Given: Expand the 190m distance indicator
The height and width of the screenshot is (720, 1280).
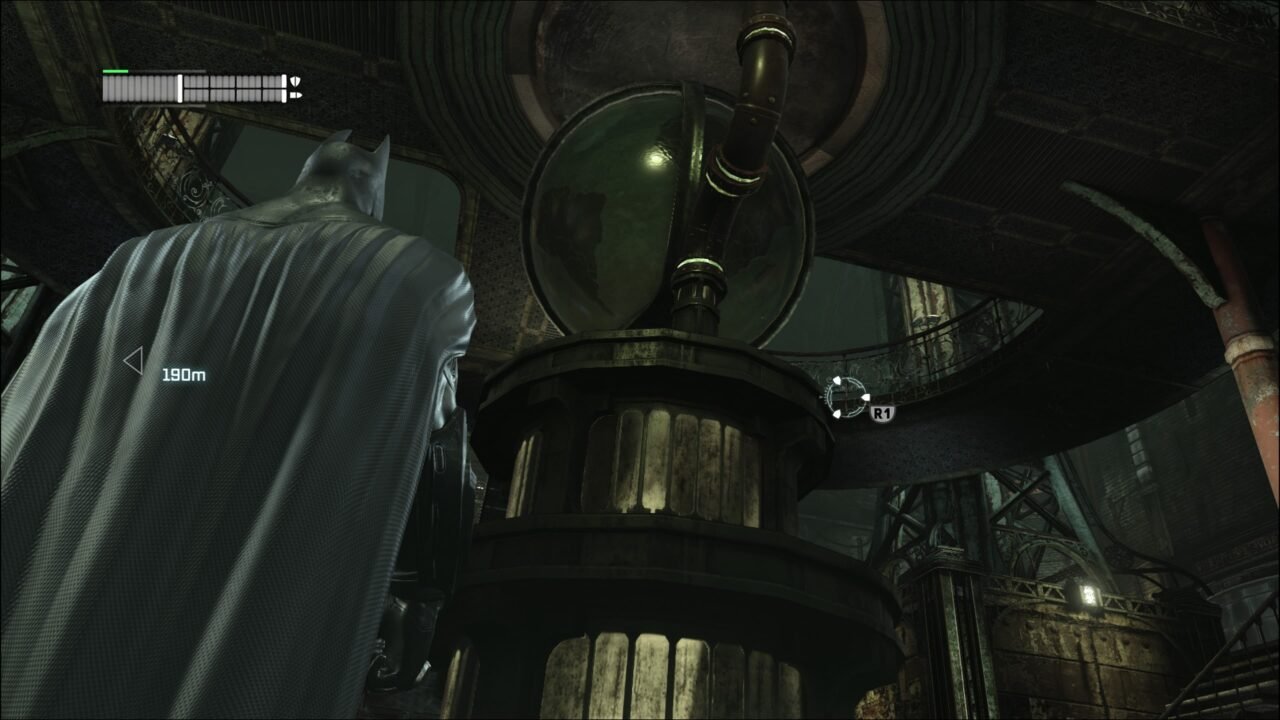Looking at the screenshot, I should click(183, 374).
